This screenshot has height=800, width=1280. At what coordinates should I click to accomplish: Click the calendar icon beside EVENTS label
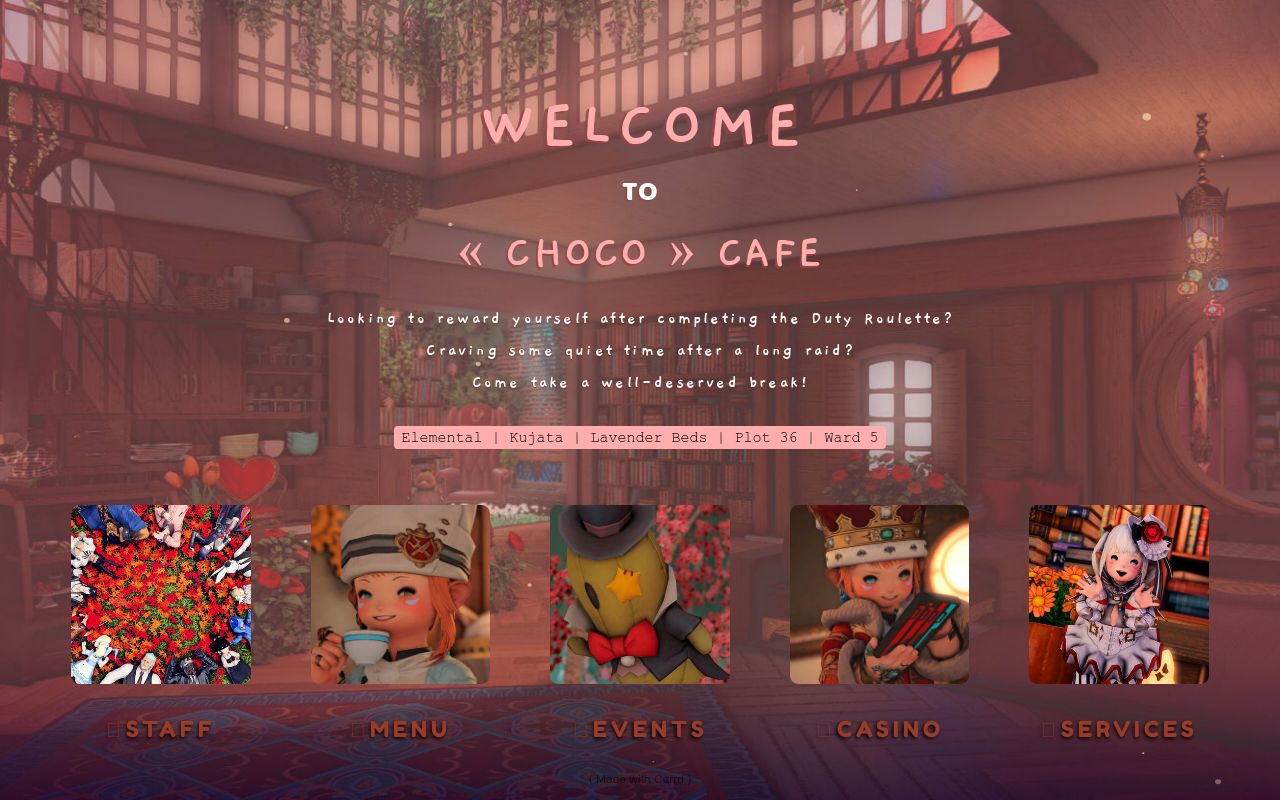pos(580,729)
